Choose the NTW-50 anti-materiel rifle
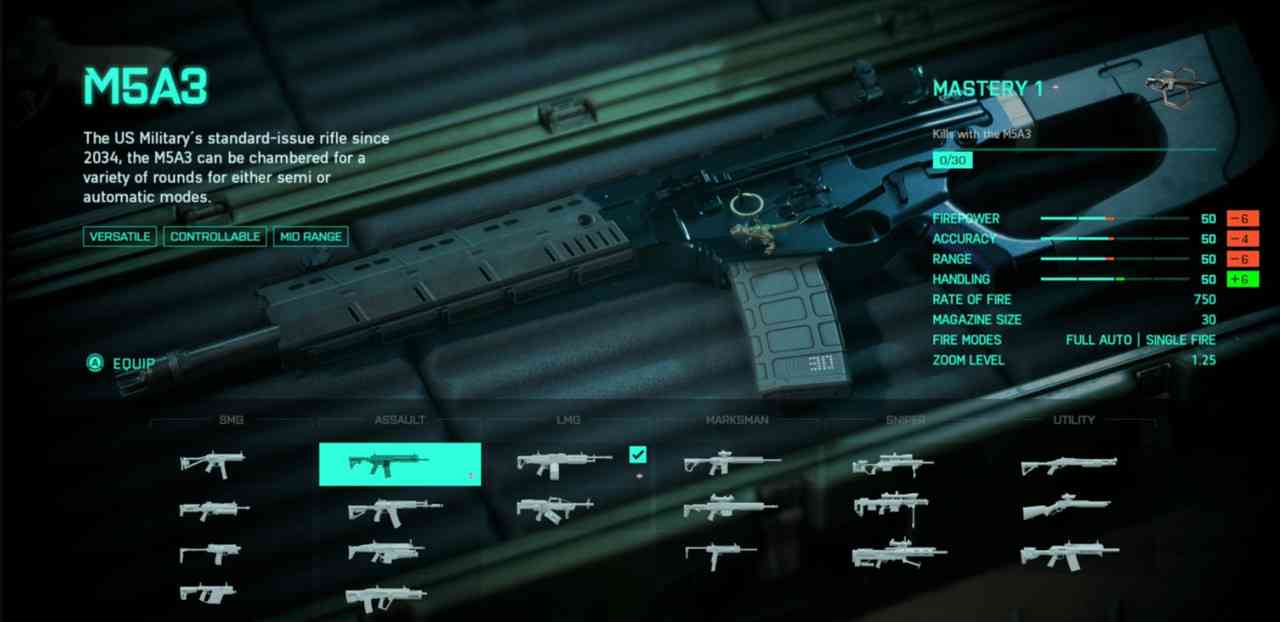This screenshot has width=1280, height=622. (x=898, y=554)
